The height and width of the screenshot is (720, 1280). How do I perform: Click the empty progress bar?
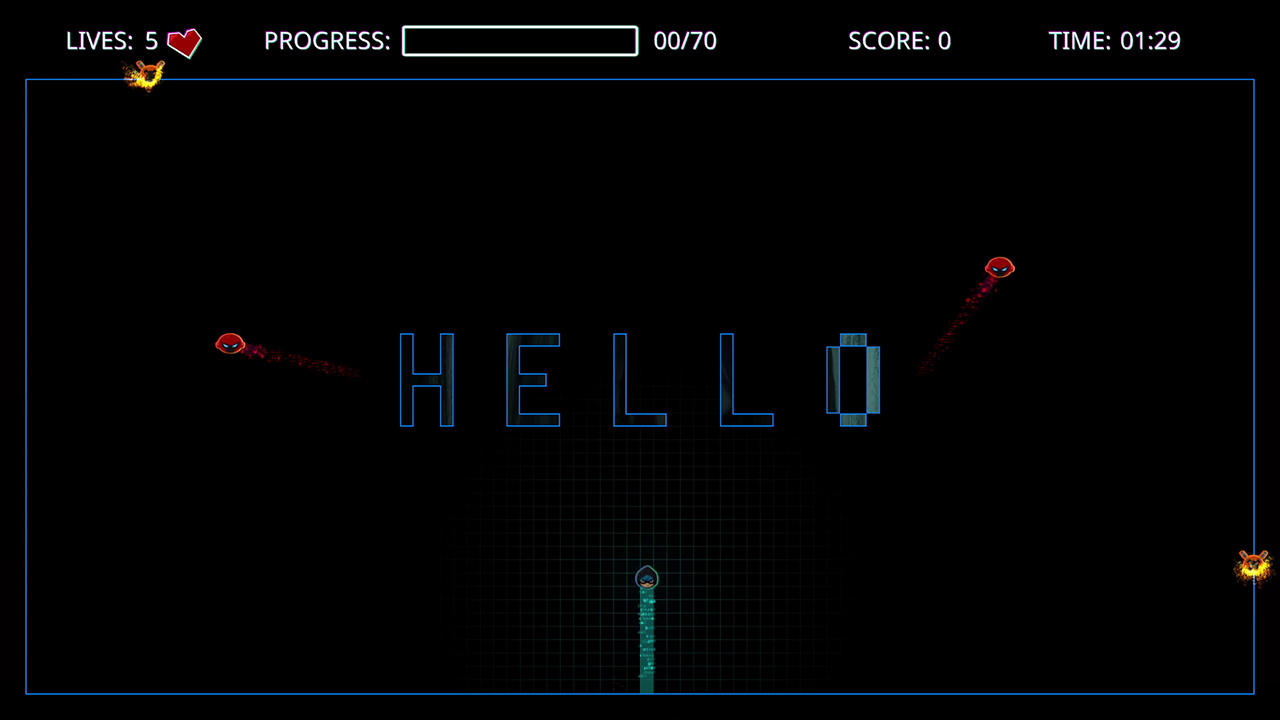tap(520, 41)
